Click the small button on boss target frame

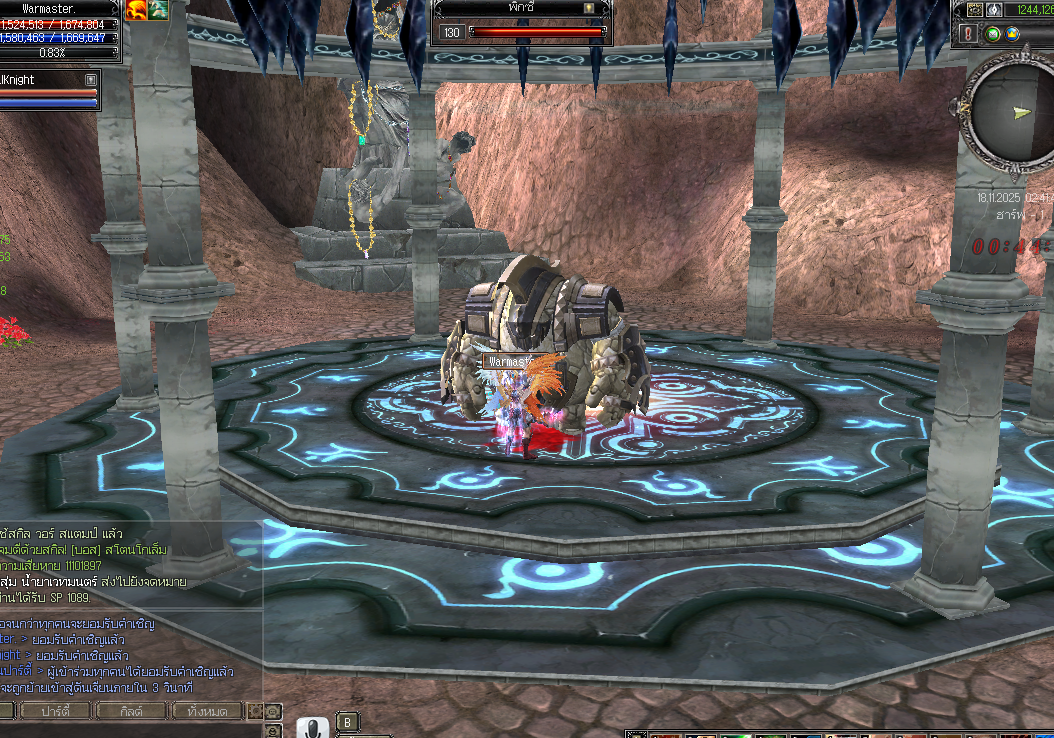click(x=590, y=8)
